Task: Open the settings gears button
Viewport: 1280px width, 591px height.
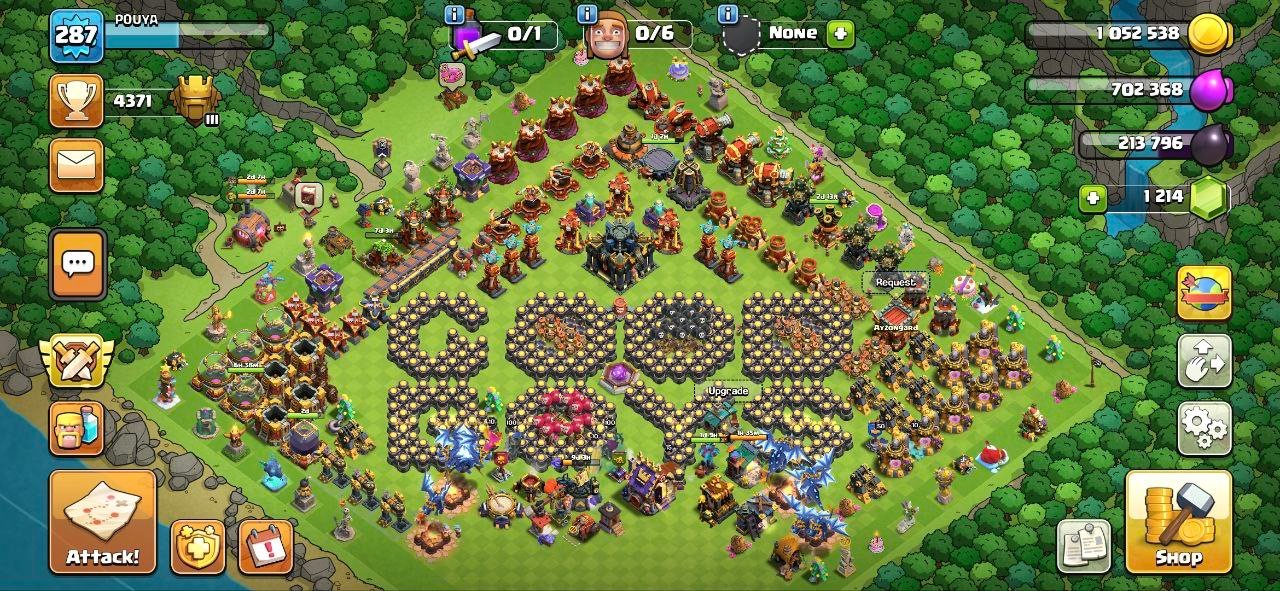Action: pos(1204,428)
